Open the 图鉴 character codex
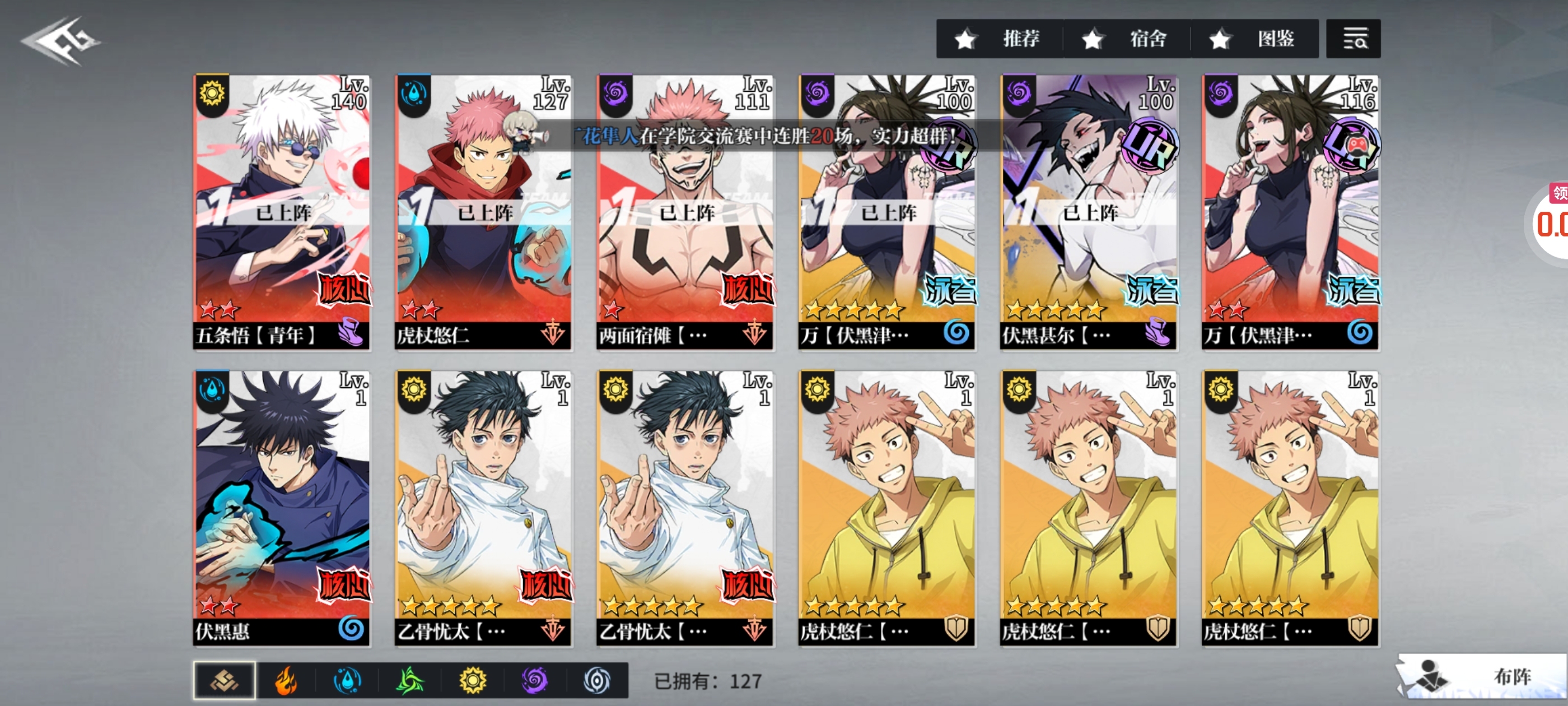 [x=1254, y=39]
